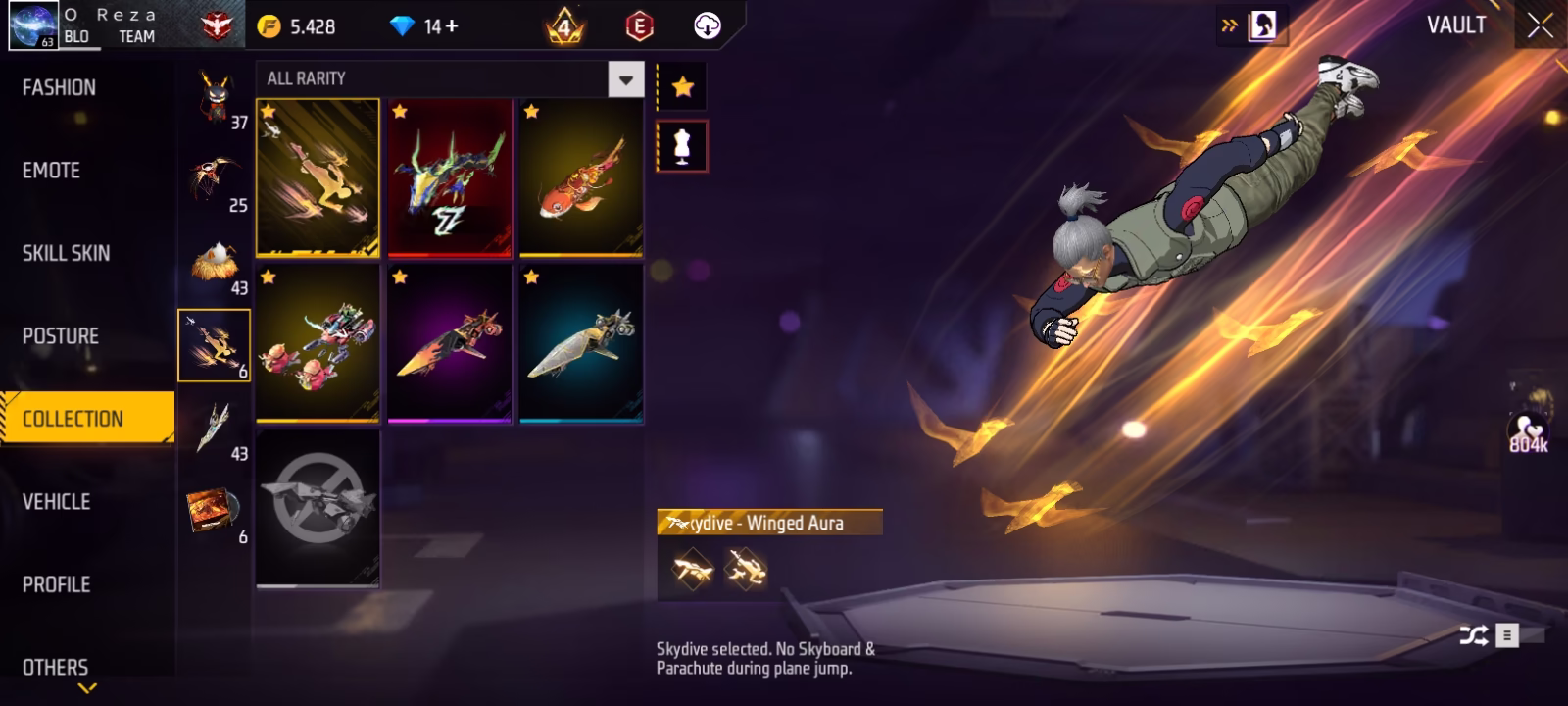Open the loot box subcategory with 6 items
The image size is (1568, 706).
(215, 513)
